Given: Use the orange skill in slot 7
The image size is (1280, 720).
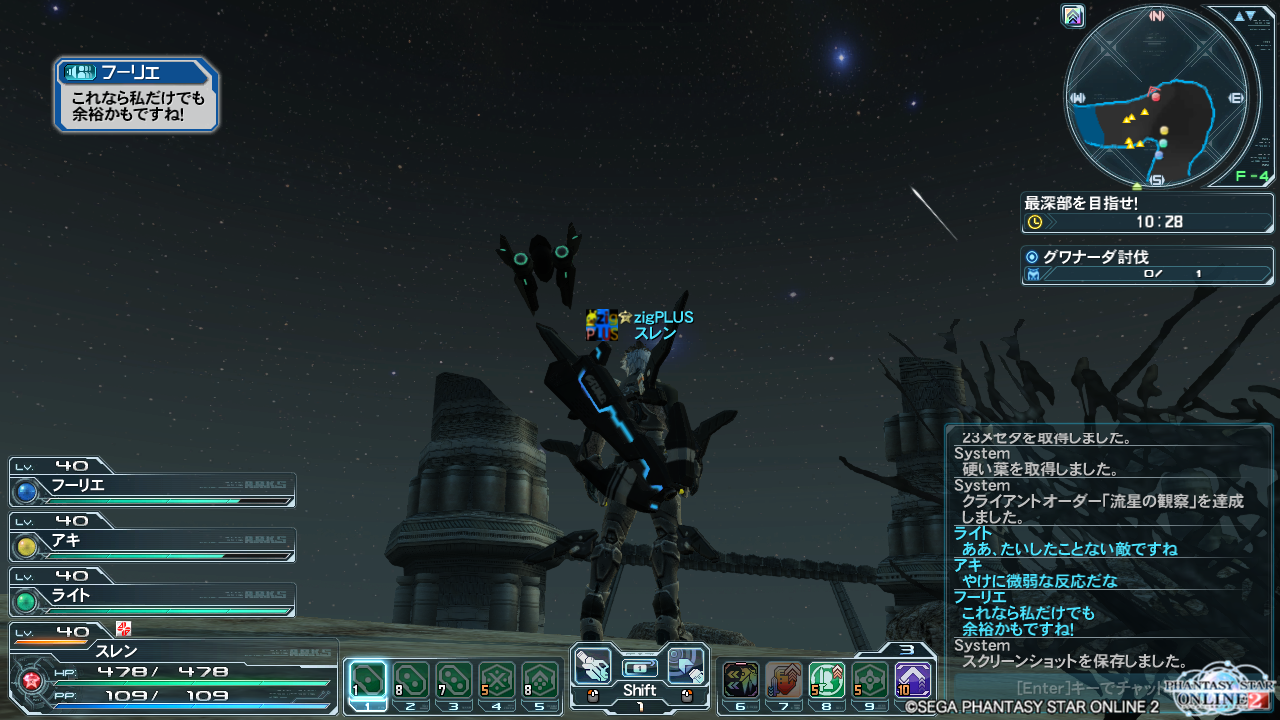Looking at the screenshot, I should [784, 682].
